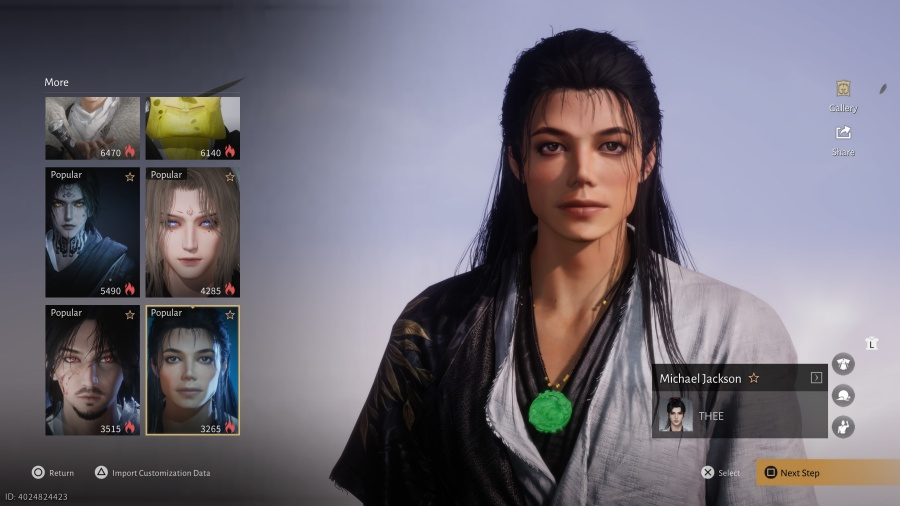
Task: View creator THEE's avatar profile
Action: [674, 415]
